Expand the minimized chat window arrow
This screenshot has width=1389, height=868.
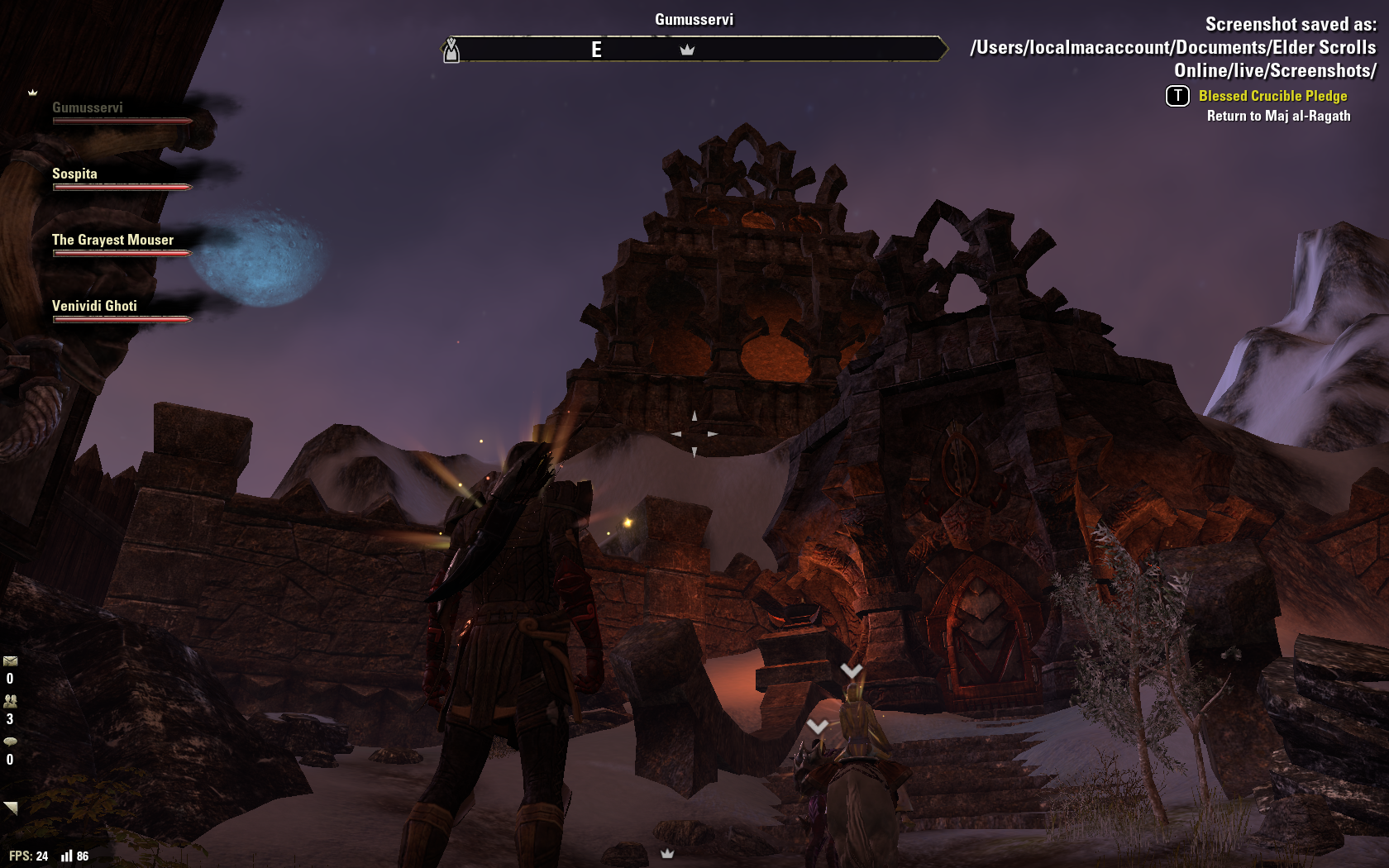pos(10,808)
